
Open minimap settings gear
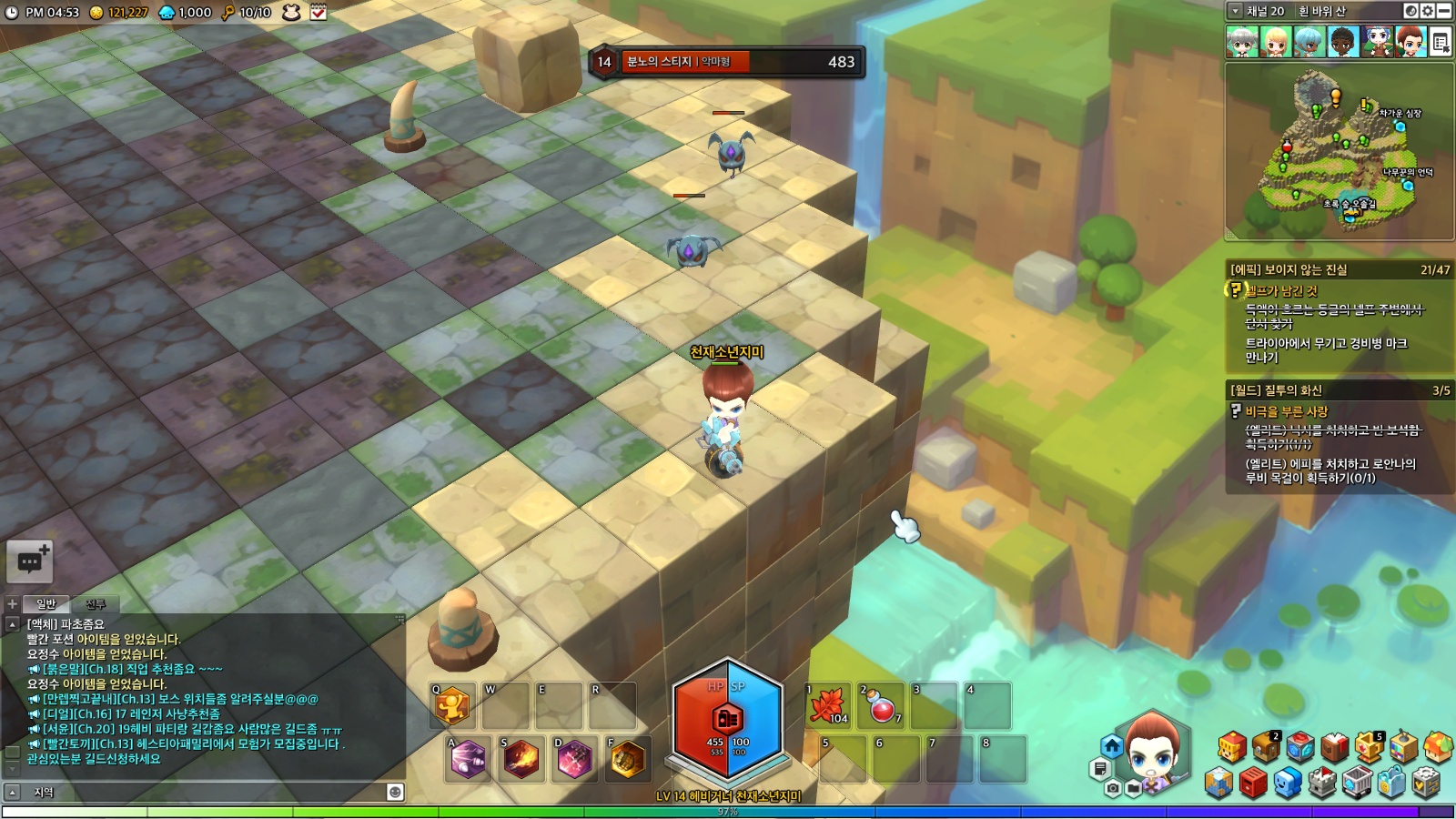[1427, 11]
